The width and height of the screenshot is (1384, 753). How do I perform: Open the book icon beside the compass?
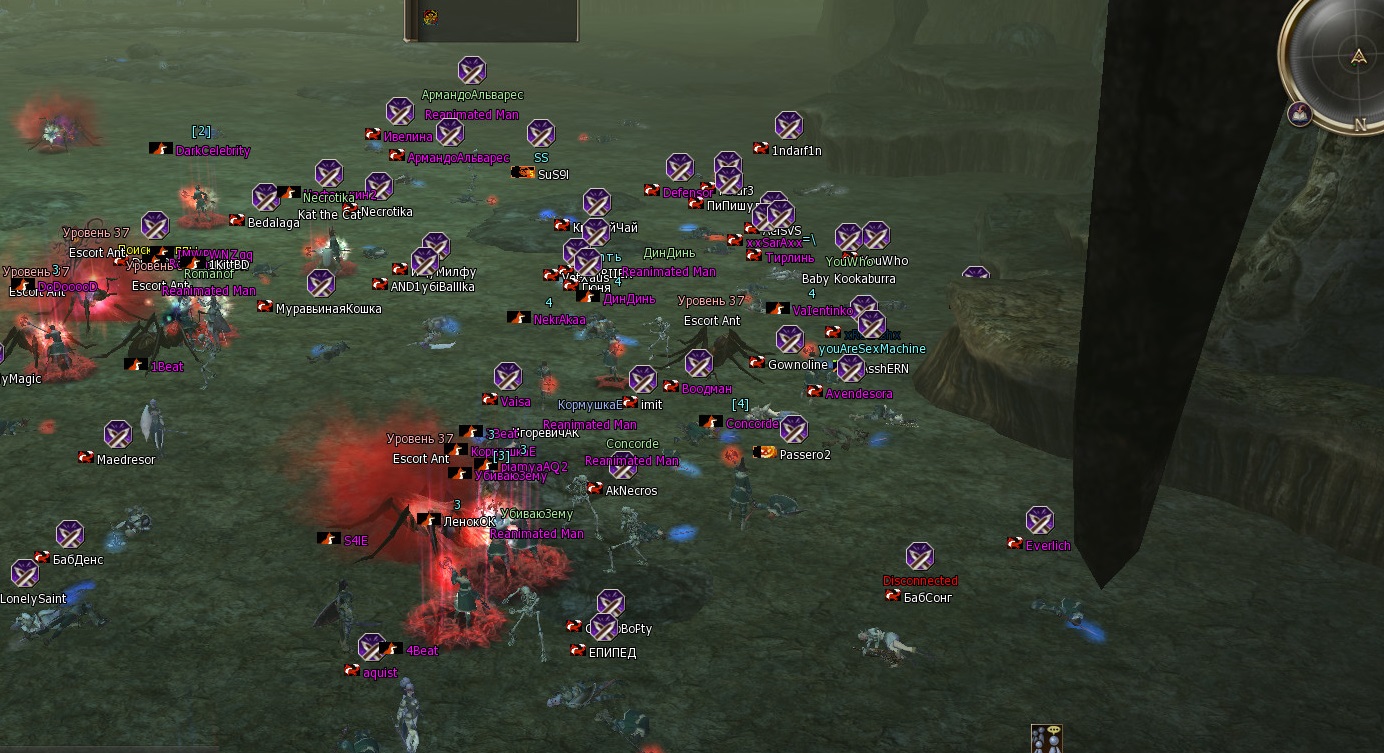[1300, 114]
